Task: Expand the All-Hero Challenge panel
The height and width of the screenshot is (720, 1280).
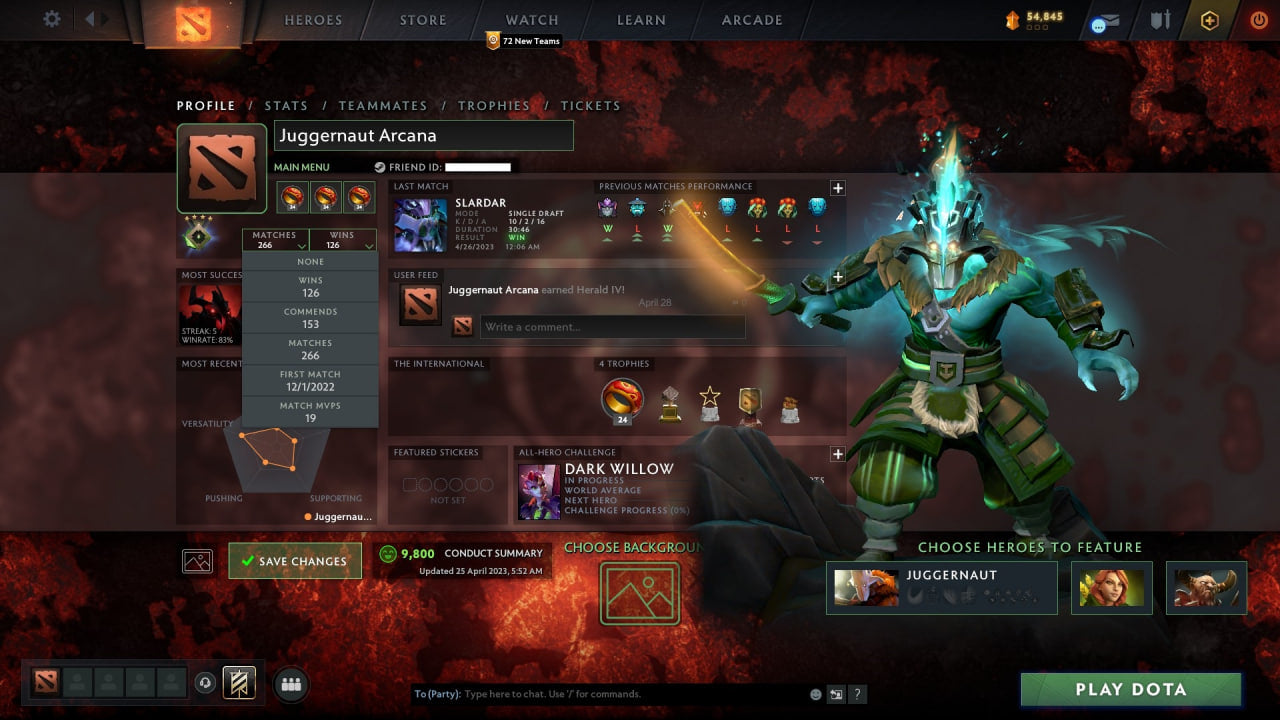Action: click(837, 454)
